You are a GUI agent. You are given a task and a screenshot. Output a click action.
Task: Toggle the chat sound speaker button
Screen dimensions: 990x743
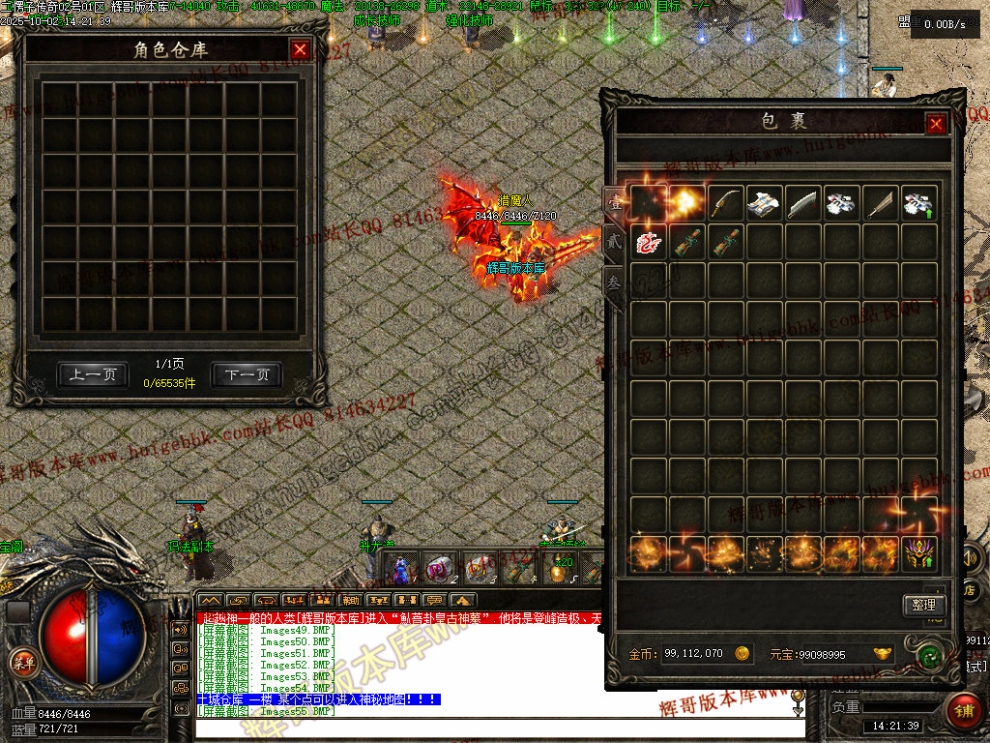pos(181,630)
